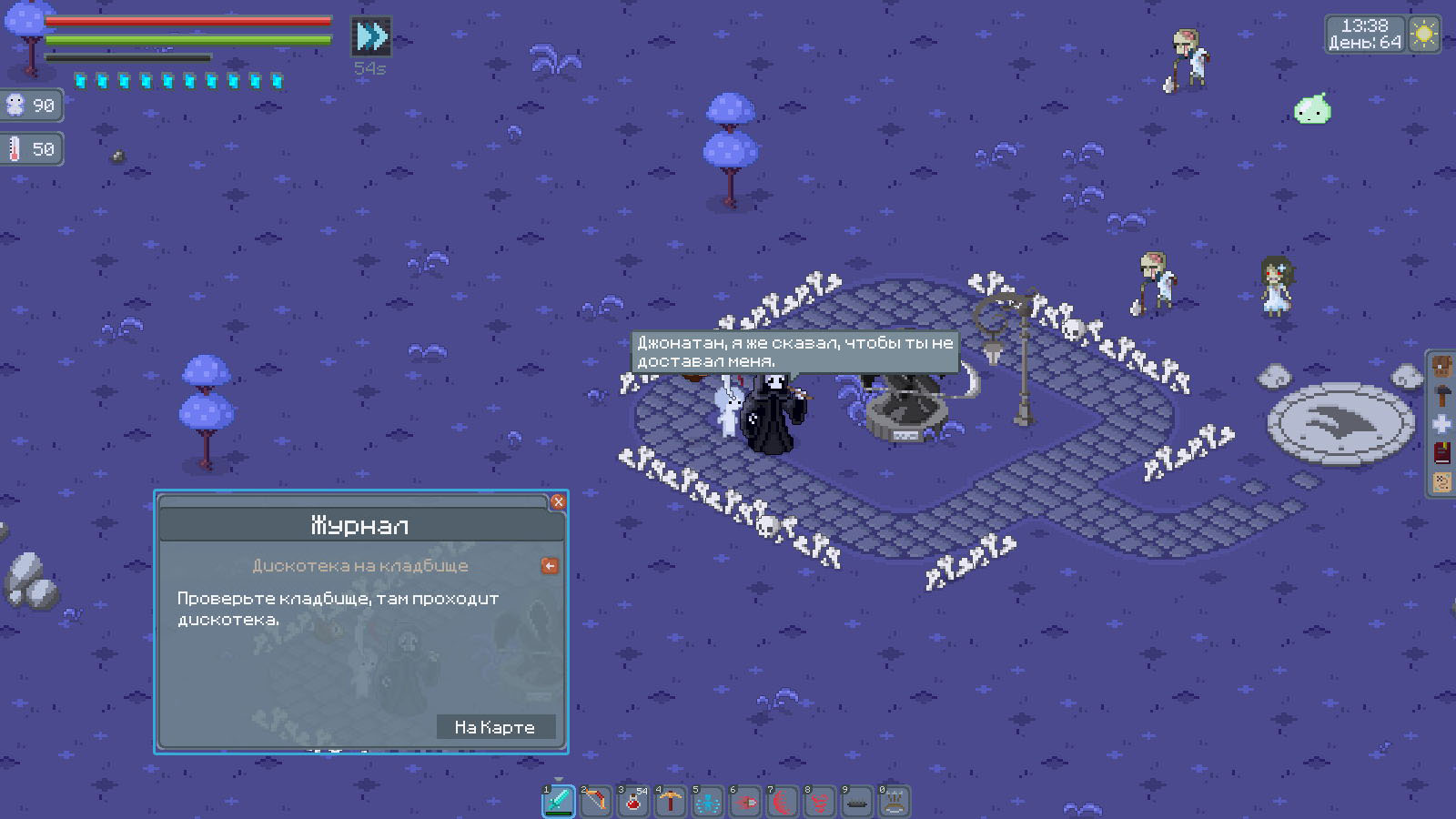Open the hammer crafting menu
Image resolution: width=1456 pixels, height=819 pixels.
click(x=1442, y=396)
